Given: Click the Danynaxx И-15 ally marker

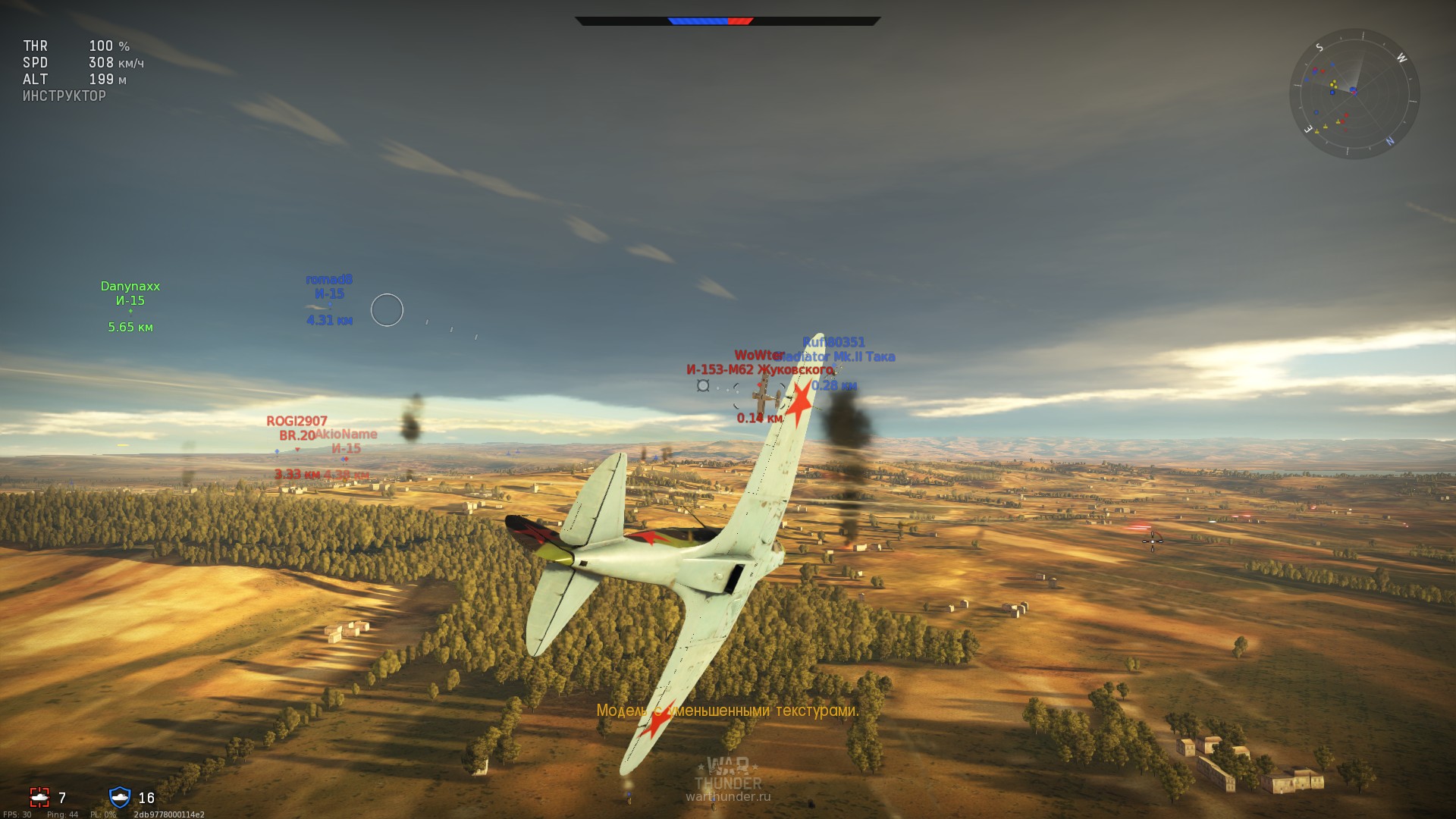Looking at the screenshot, I should click(130, 293).
